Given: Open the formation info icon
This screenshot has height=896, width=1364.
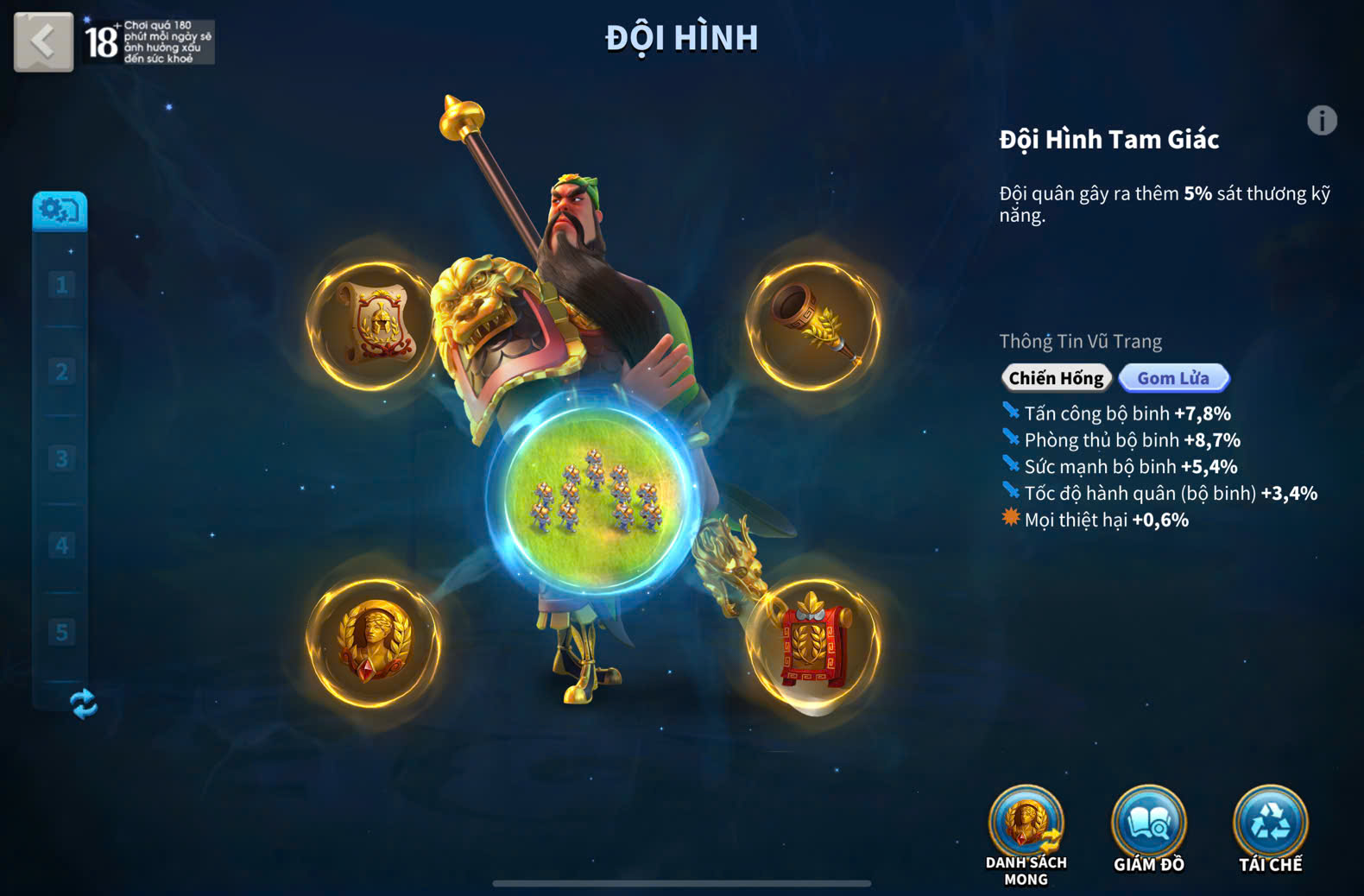Looking at the screenshot, I should coord(1322,120).
